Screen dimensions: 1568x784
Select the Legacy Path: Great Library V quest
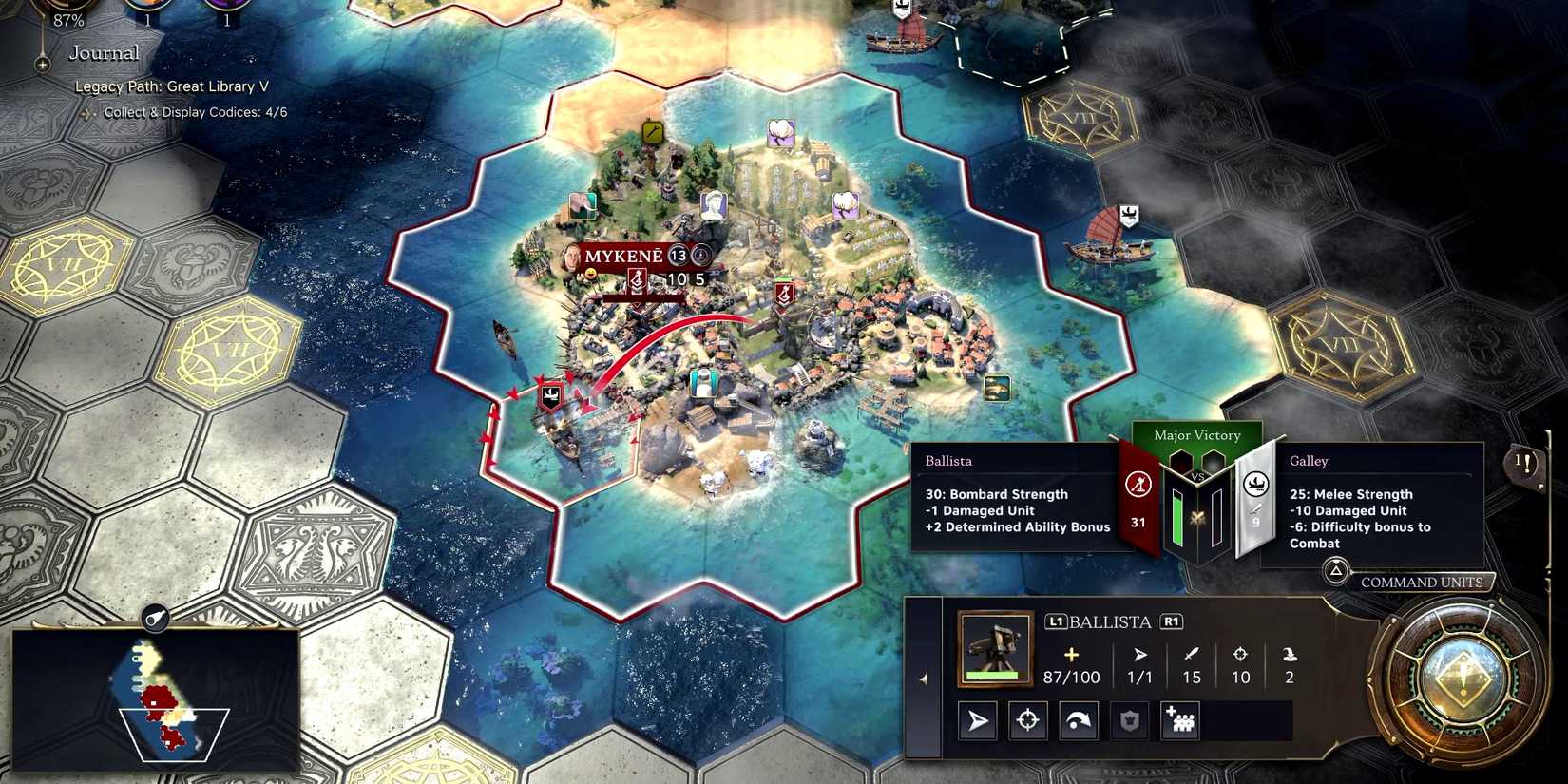tap(172, 86)
